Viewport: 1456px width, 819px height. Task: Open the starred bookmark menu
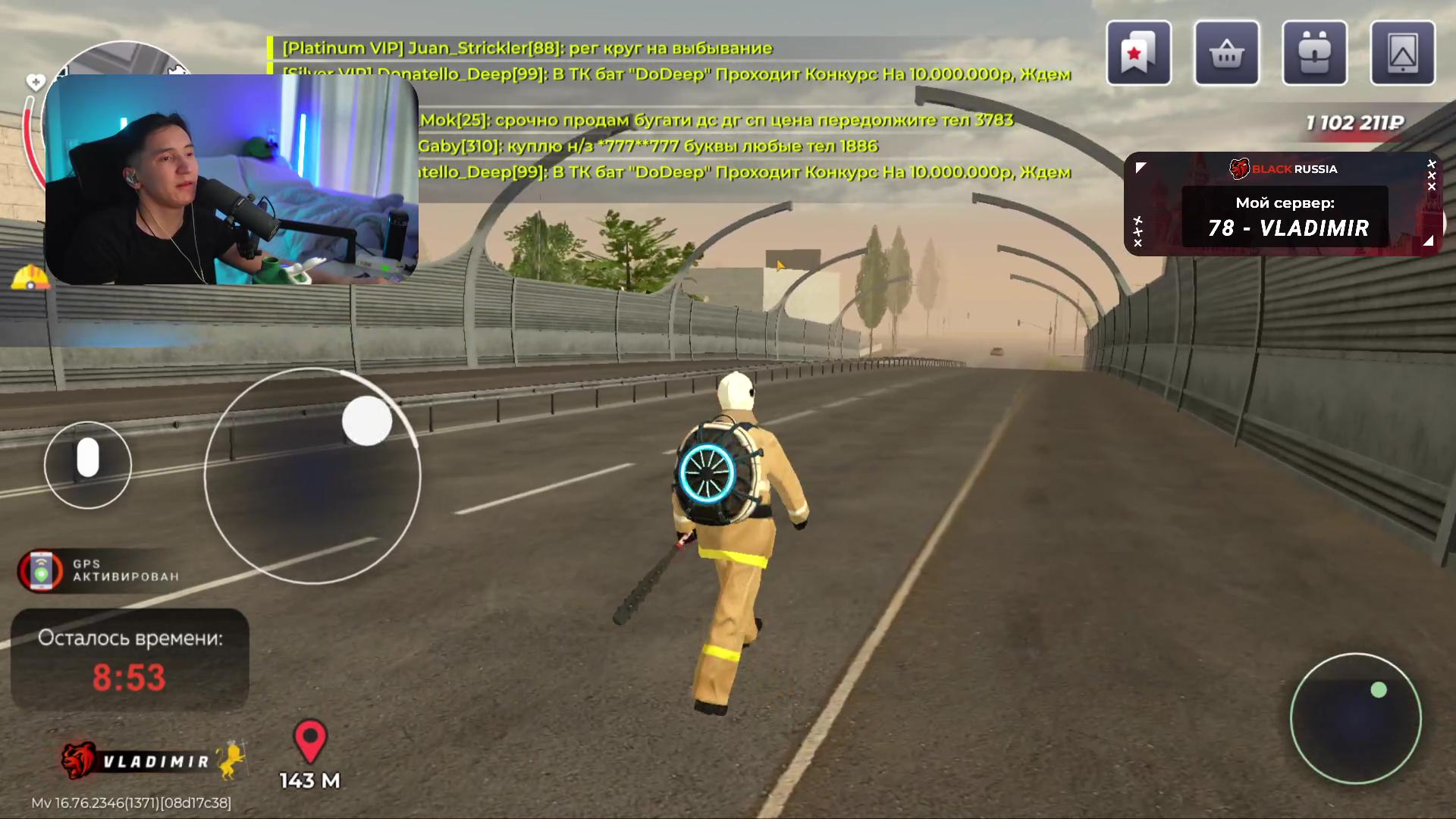1138,53
